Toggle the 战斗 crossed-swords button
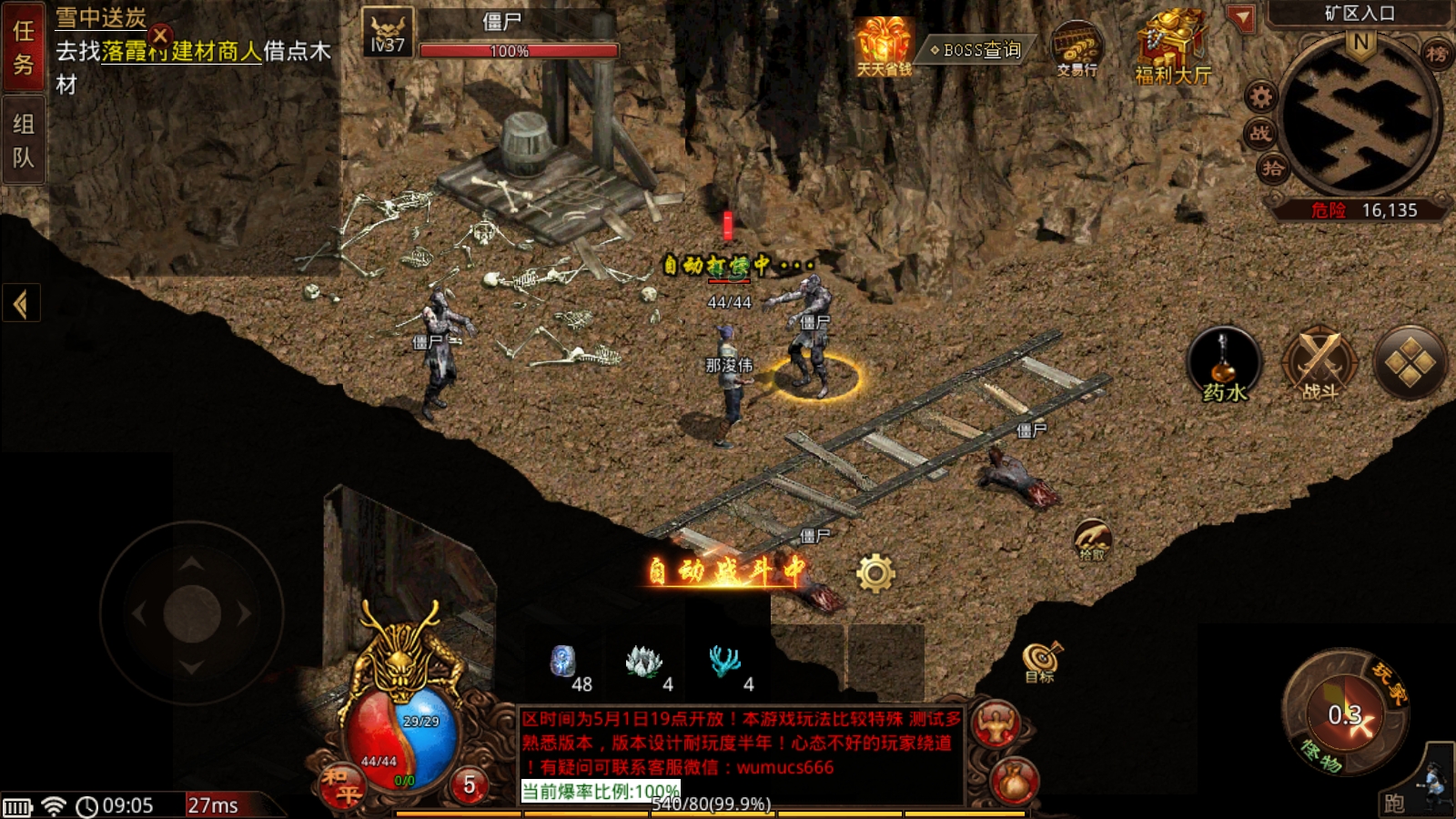The height and width of the screenshot is (819, 1456). 1319,364
